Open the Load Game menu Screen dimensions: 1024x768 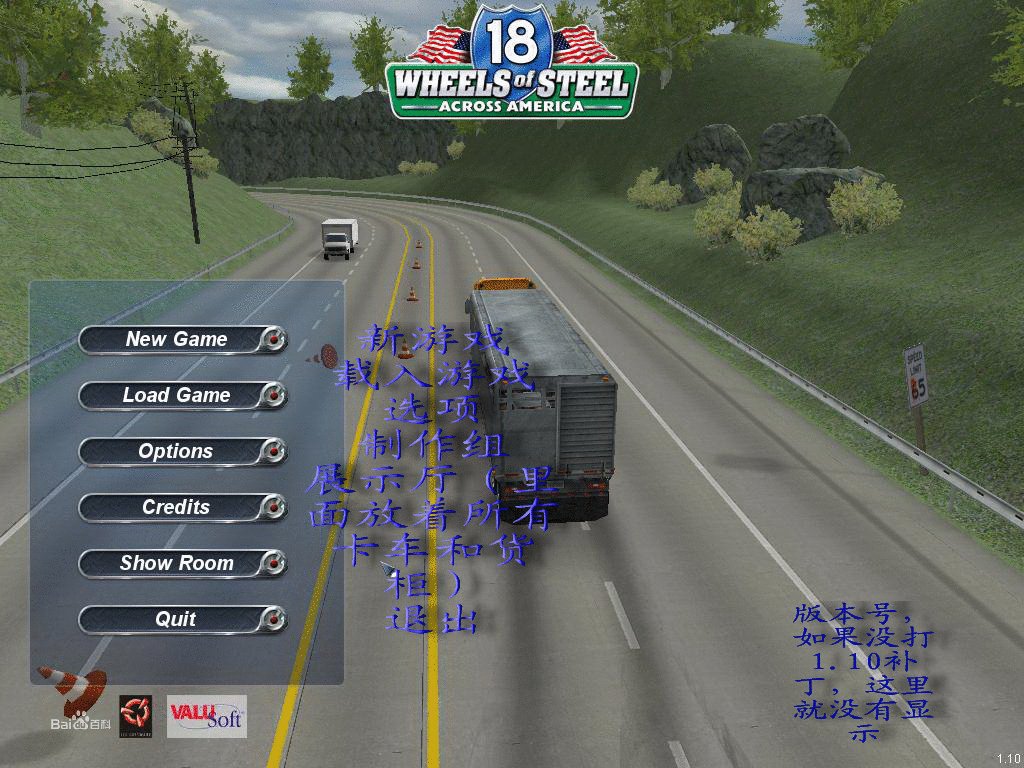click(178, 396)
